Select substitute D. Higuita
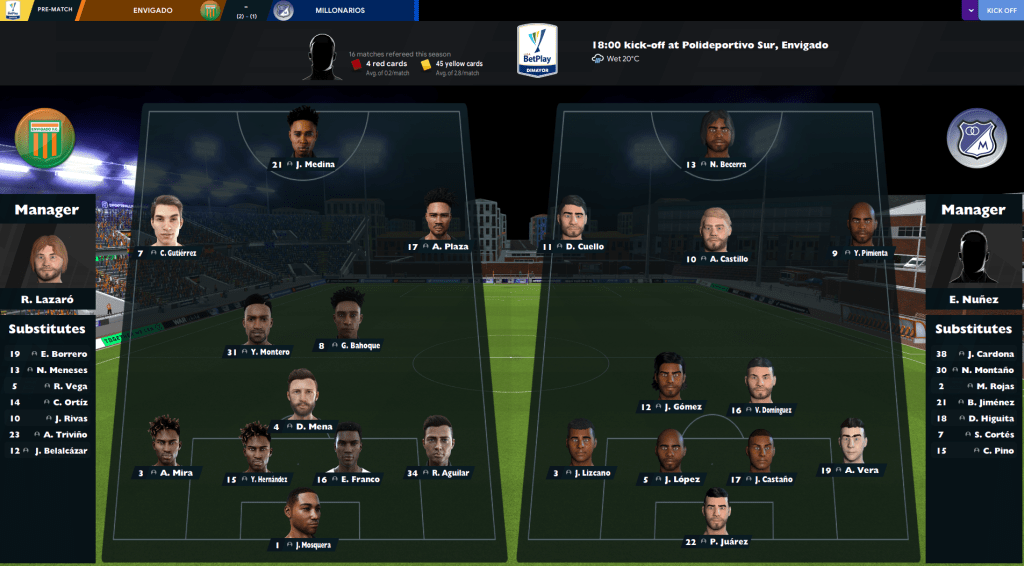 (x=976, y=418)
